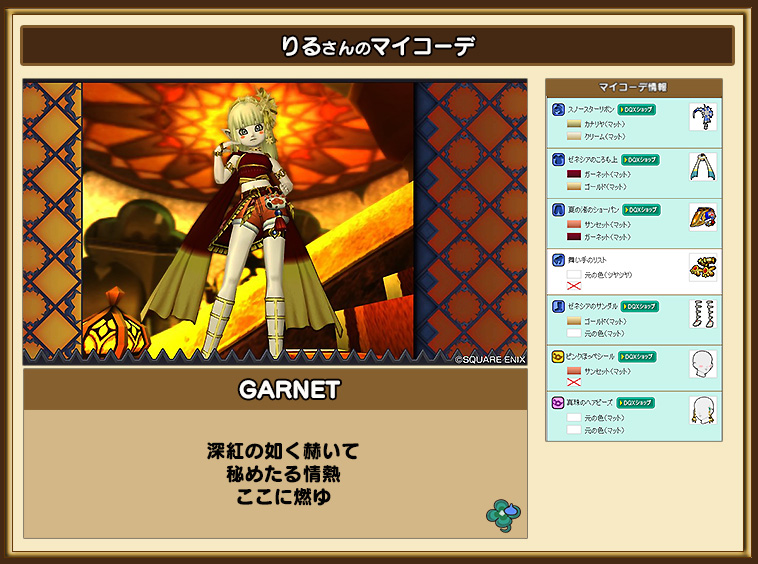Click the summer sea short pants thumbnail
Viewport: 758px width, 564px height.
point(703,217)
